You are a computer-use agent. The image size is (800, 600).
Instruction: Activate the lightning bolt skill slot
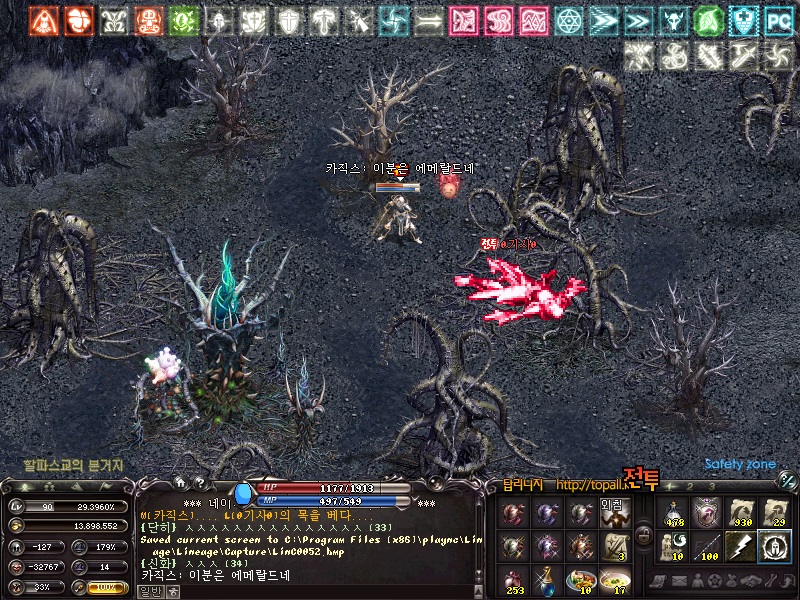[740, 546]
